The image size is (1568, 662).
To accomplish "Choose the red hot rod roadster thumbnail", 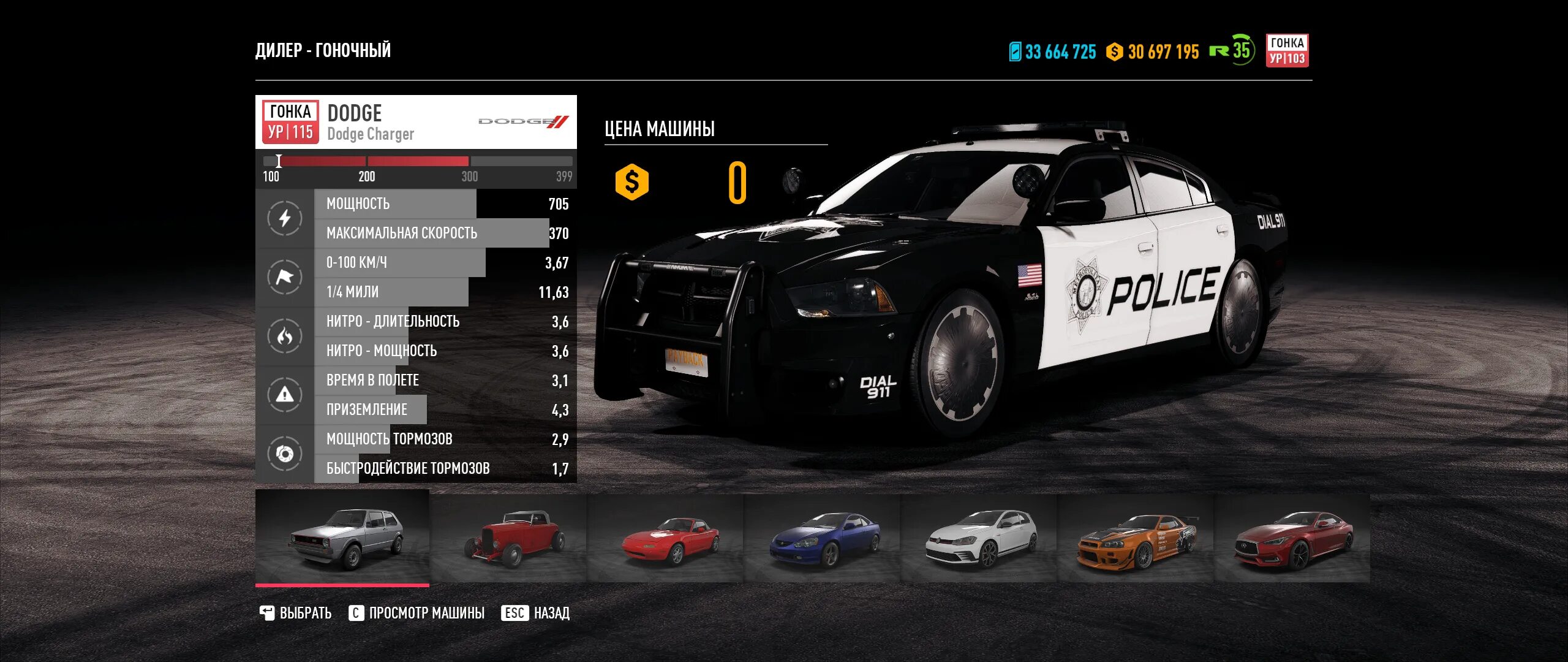I will pyautogui.click(x=508, y=538).
